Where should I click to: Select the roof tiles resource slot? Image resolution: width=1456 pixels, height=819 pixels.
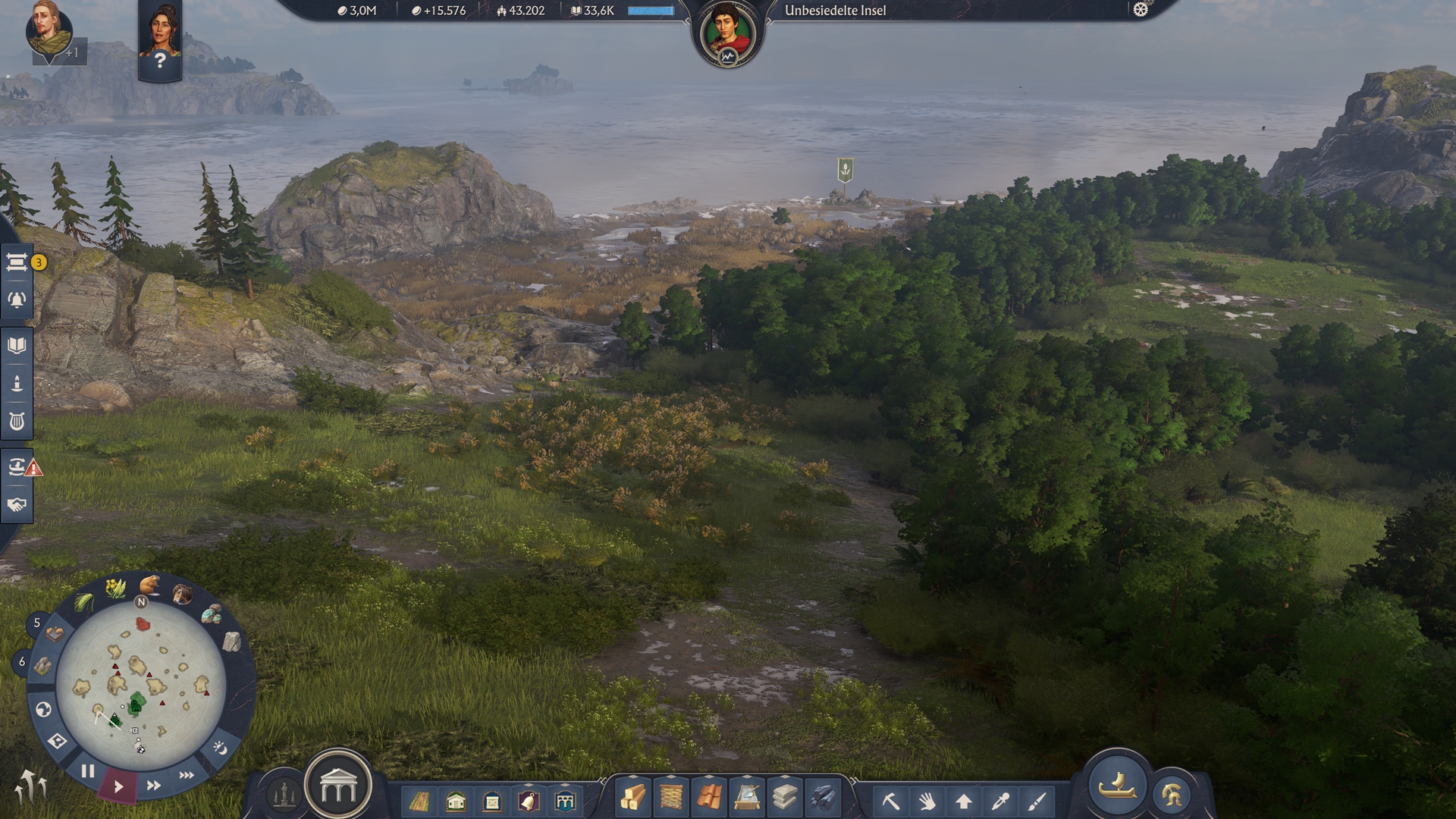click(x=709, y=798)
